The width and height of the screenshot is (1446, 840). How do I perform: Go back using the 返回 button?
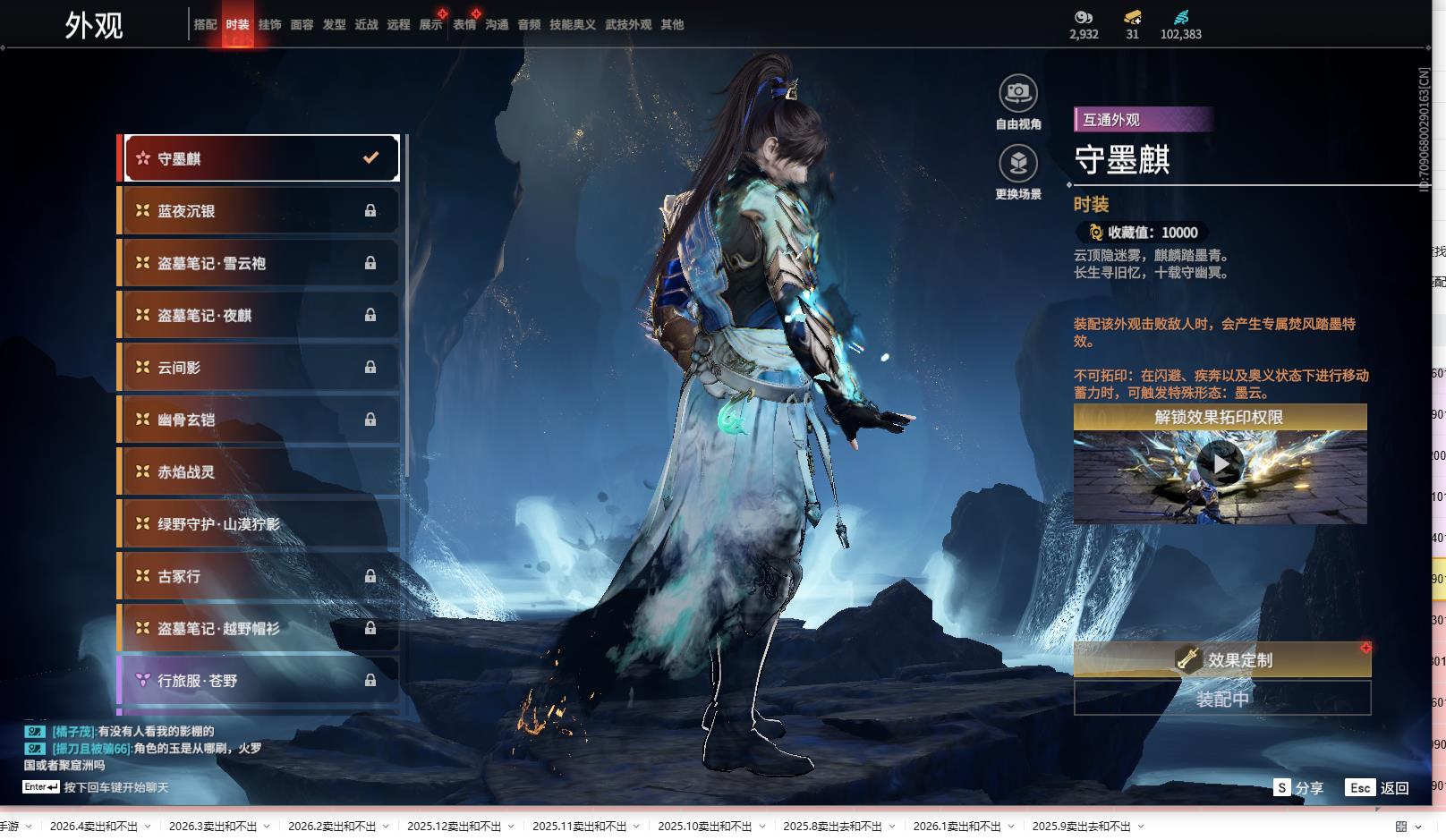(1378, 788)
